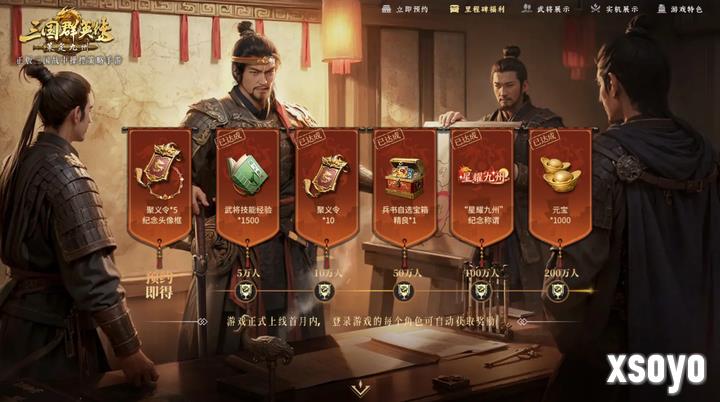Viewport: 720px width, 402px height.
Task: Click the 50万人 milestone marker
Action: pos(403,291)
